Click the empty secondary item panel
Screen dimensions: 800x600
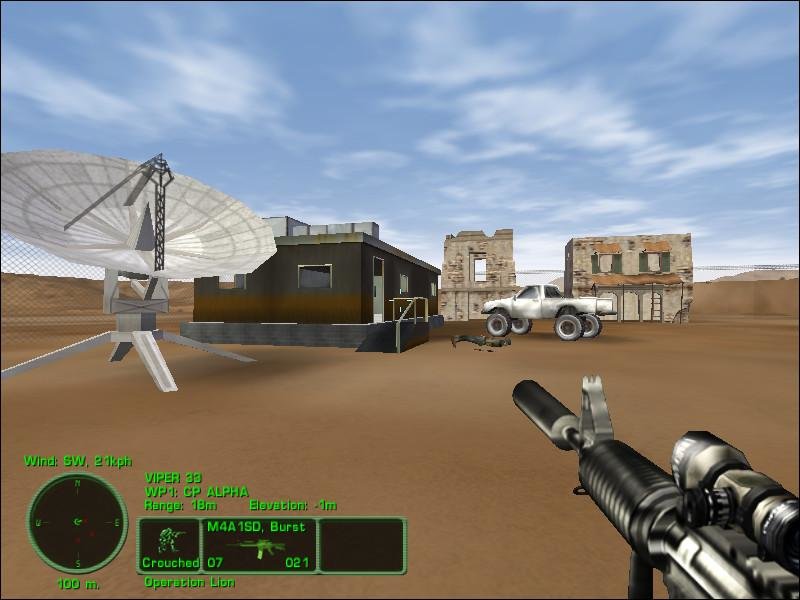362,545
